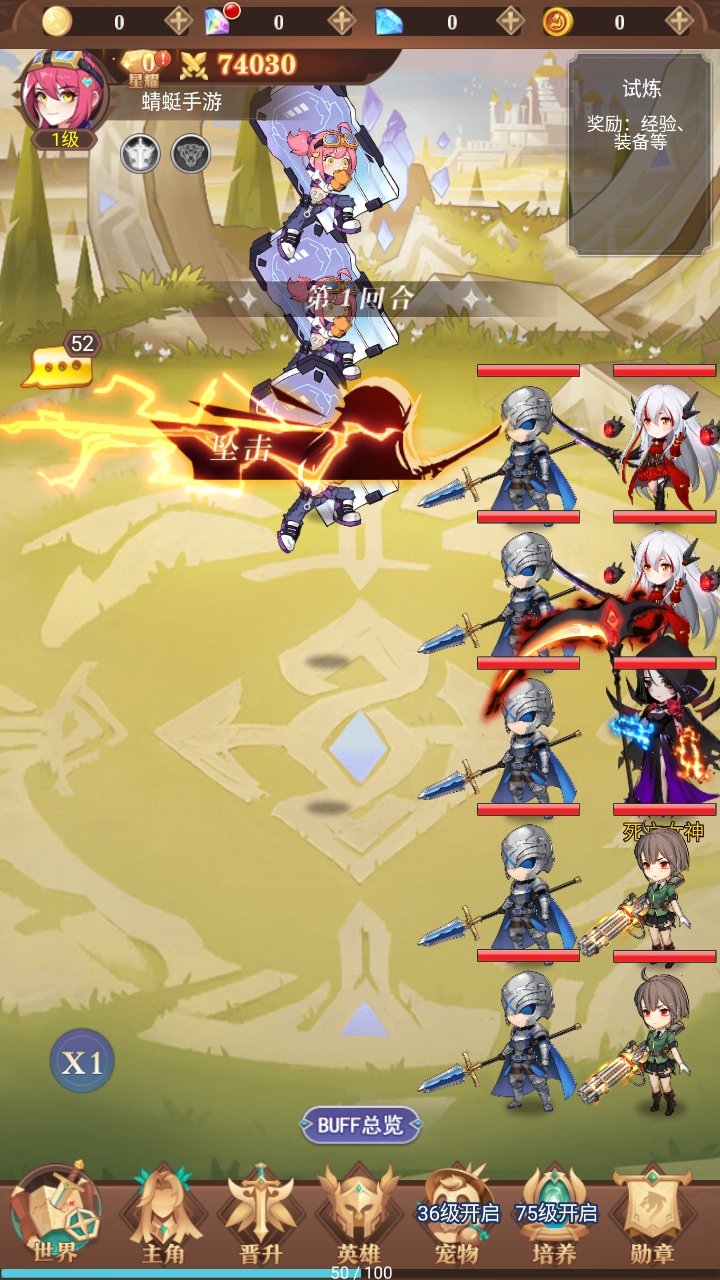Select the dark beast emblem icon

pos(190,154)
